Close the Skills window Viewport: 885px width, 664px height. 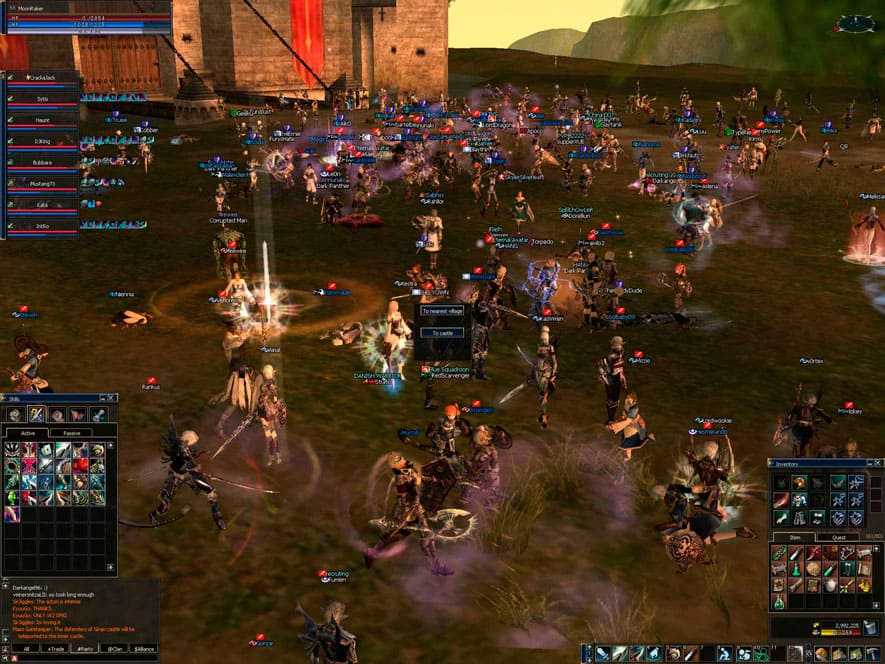(x=113, y=398)
